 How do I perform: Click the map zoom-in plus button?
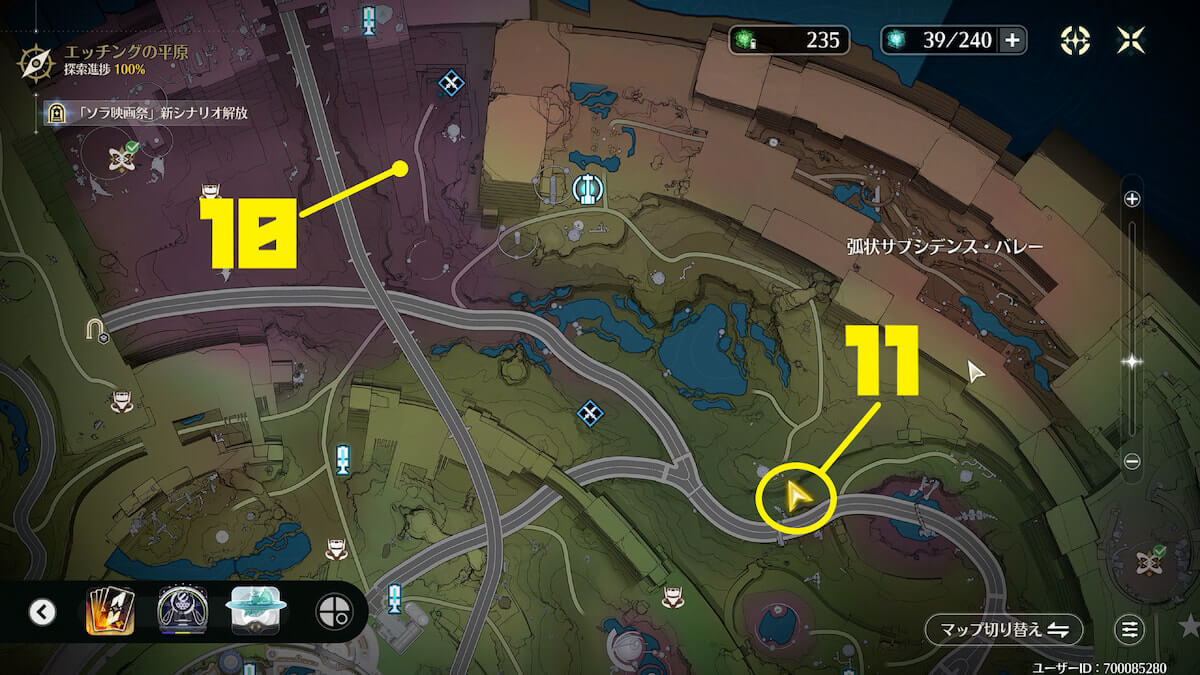pyautogui.click(x=1132, y=199)
